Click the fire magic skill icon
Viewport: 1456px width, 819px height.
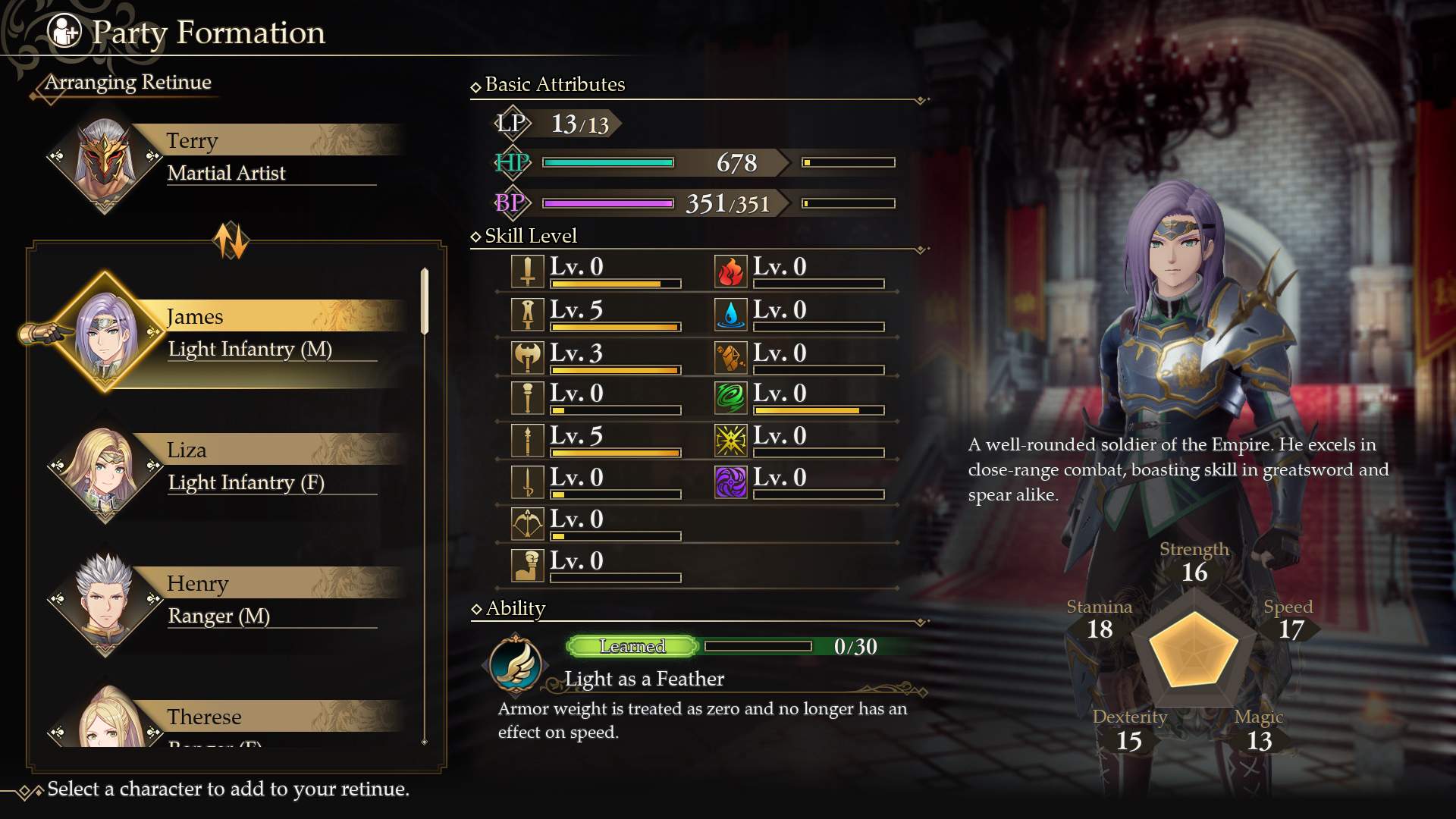pyautogui.click(x=730, y=271)
